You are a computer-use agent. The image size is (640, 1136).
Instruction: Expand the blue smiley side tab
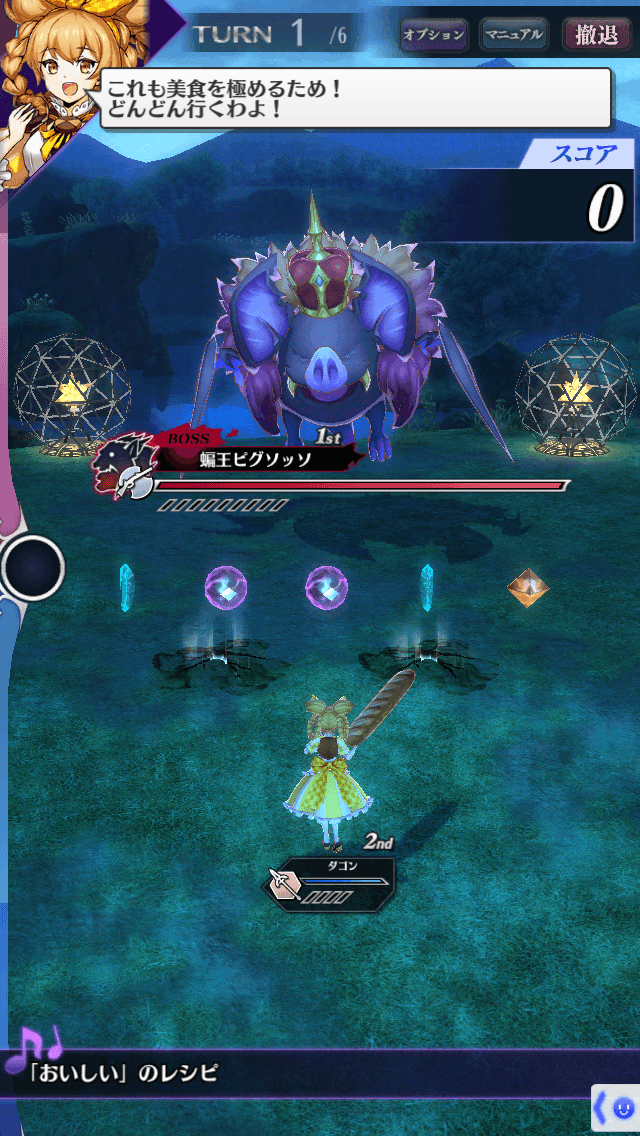(x=616, y=1108)
